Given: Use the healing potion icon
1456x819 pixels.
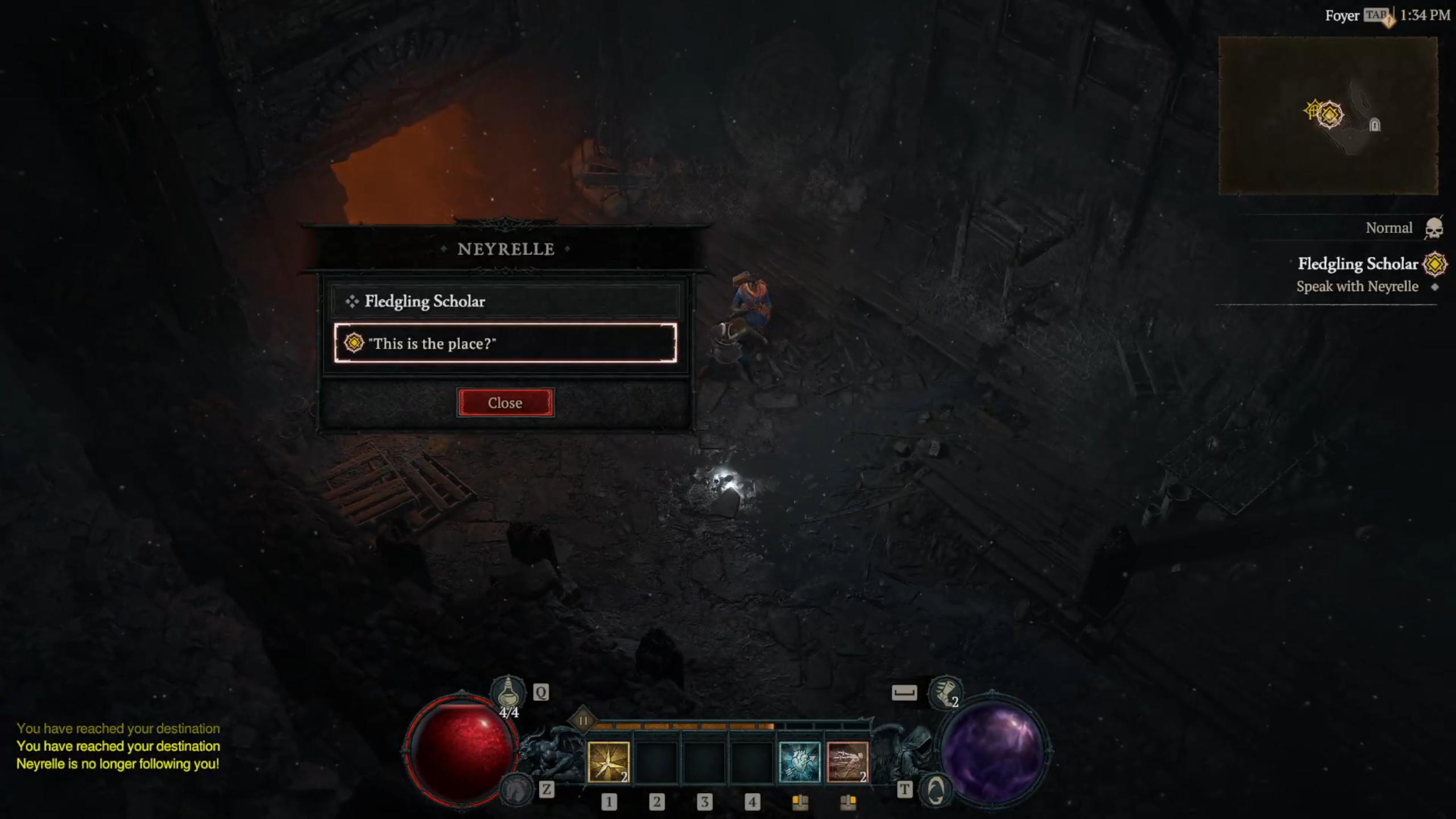Looking at the screenshot, I should click(508, 693).
